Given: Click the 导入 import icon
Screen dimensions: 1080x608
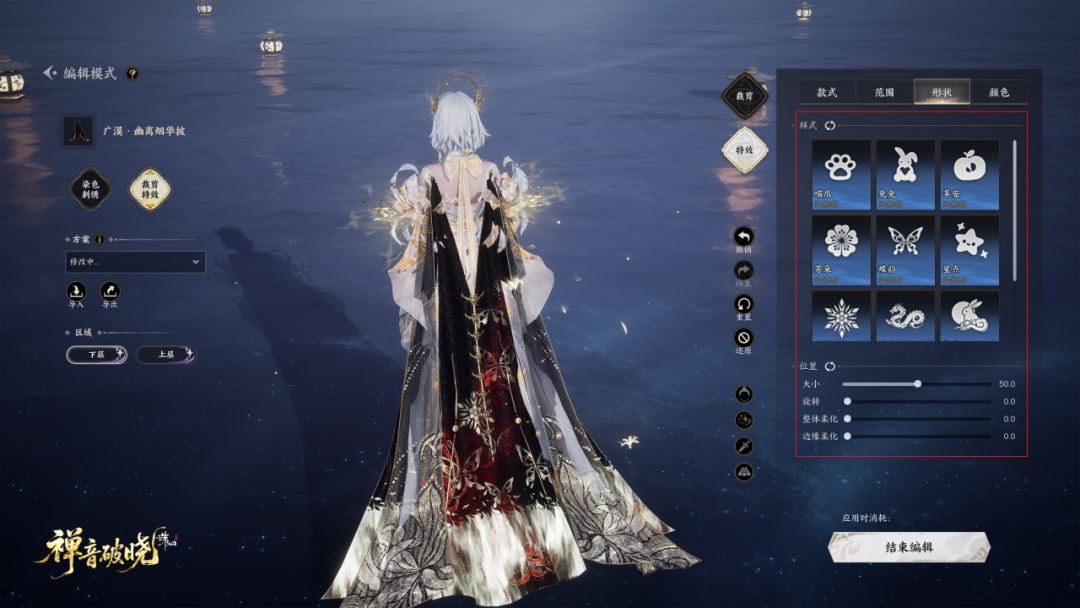Looking at the screenshot, I should click(77, 291).
